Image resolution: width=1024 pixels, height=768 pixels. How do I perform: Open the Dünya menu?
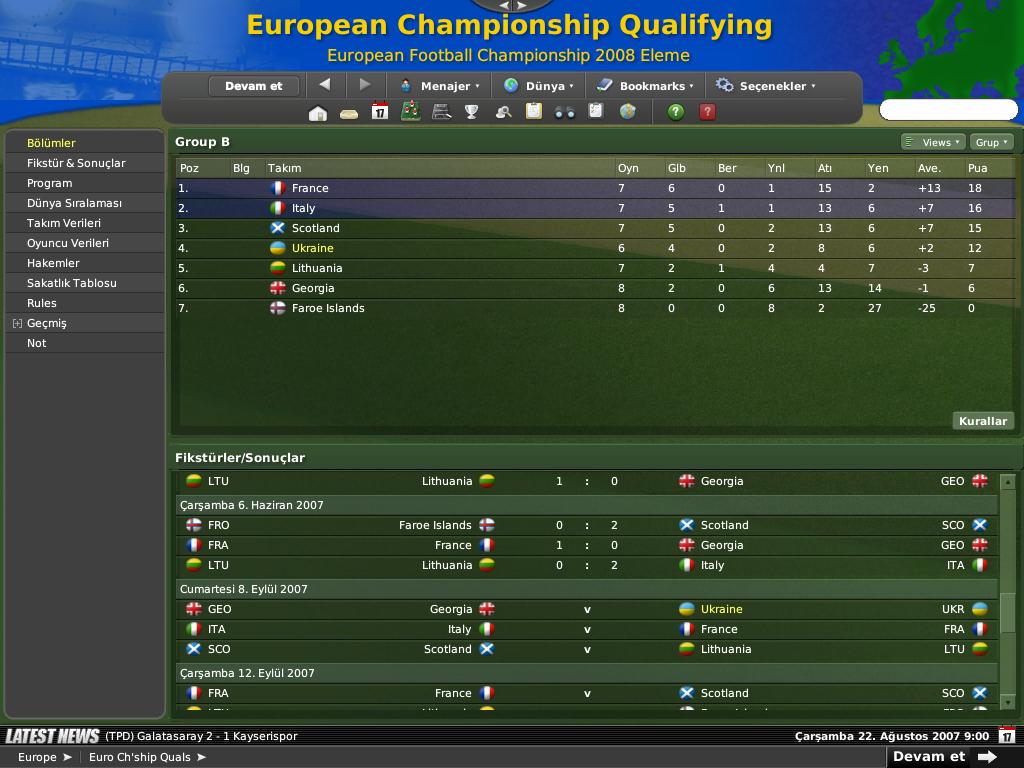coord(539,86)
